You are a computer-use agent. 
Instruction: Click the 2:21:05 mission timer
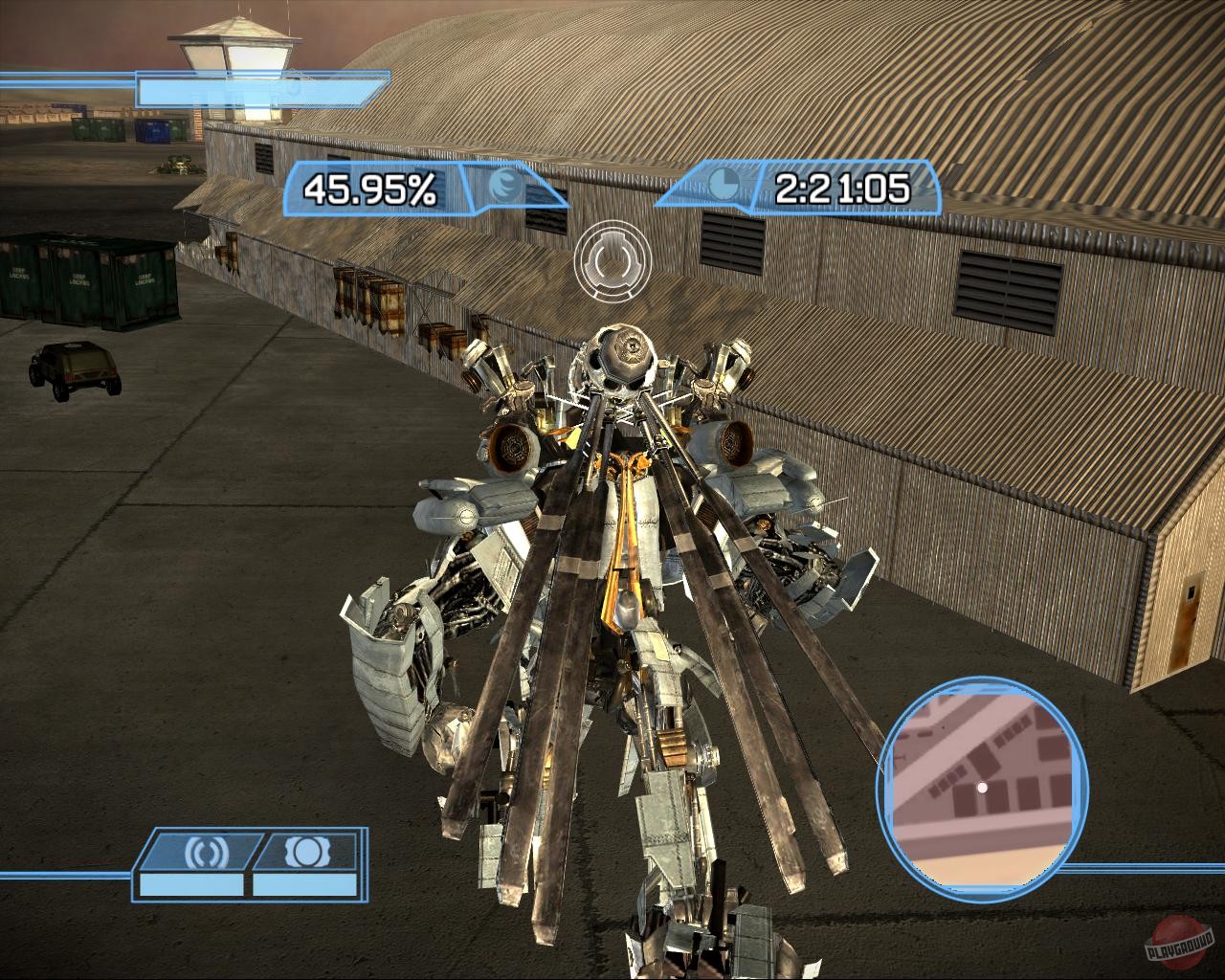click(x=840, y=189)
